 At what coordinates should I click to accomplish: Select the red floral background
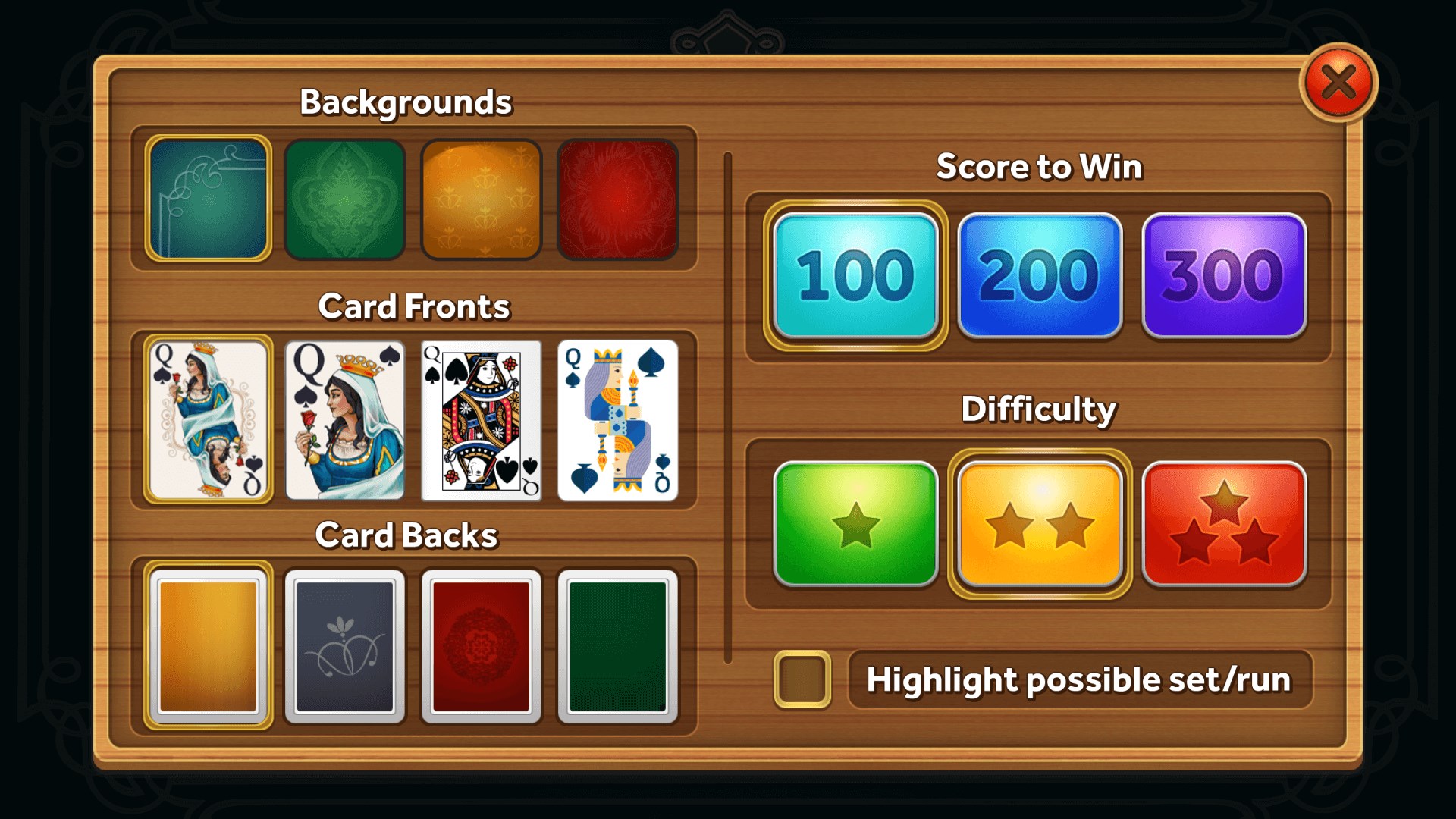(x=618, y=198)
